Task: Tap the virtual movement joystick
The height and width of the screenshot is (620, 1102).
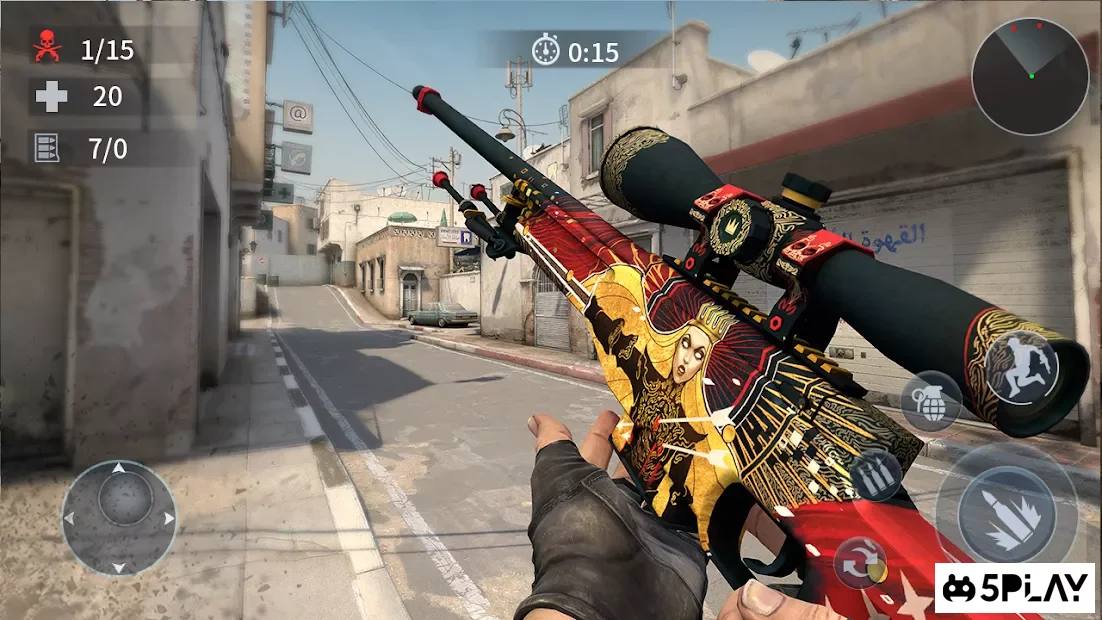Action: tap(119, 517)
